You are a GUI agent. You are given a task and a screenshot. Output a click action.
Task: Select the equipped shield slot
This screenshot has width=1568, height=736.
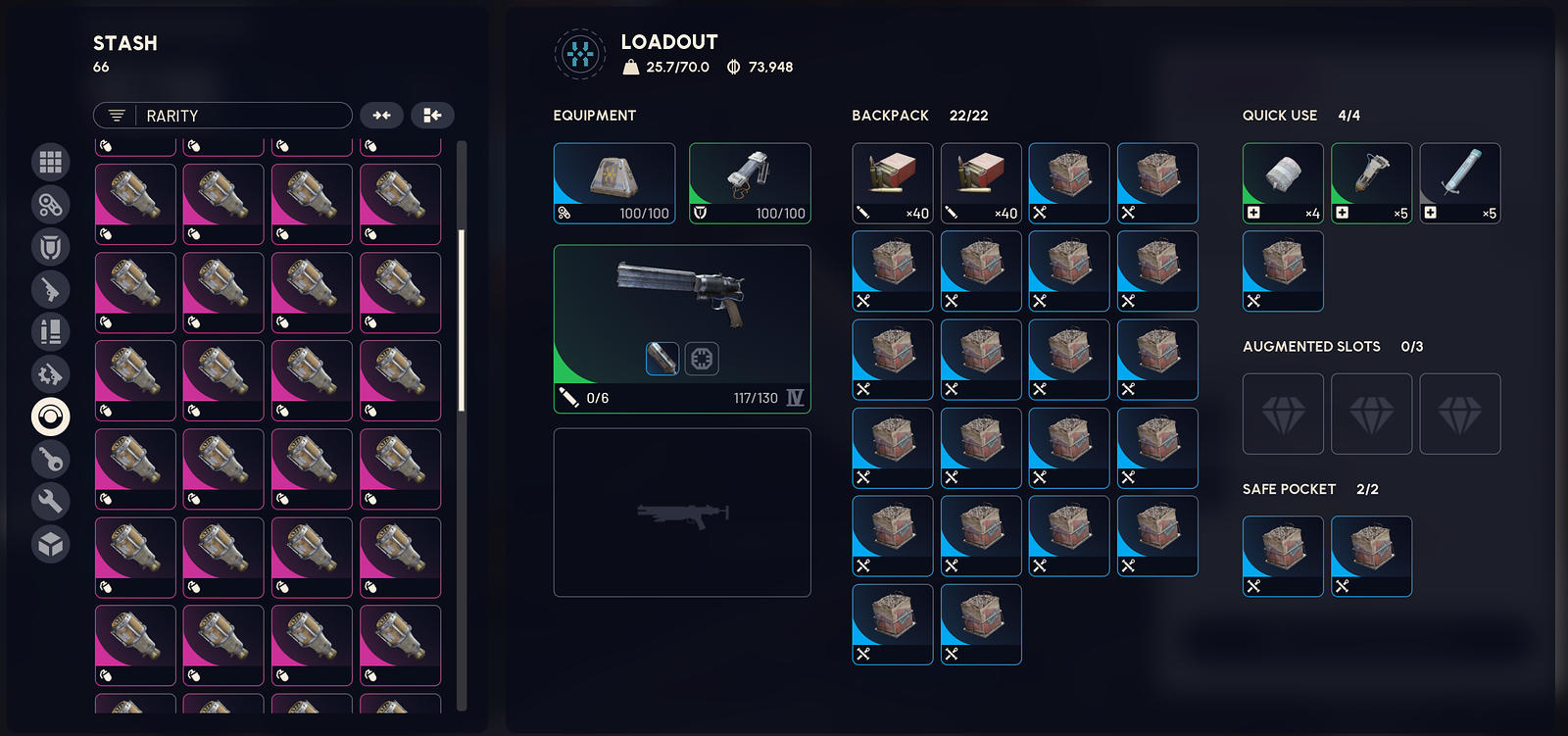tap(750, 183)
